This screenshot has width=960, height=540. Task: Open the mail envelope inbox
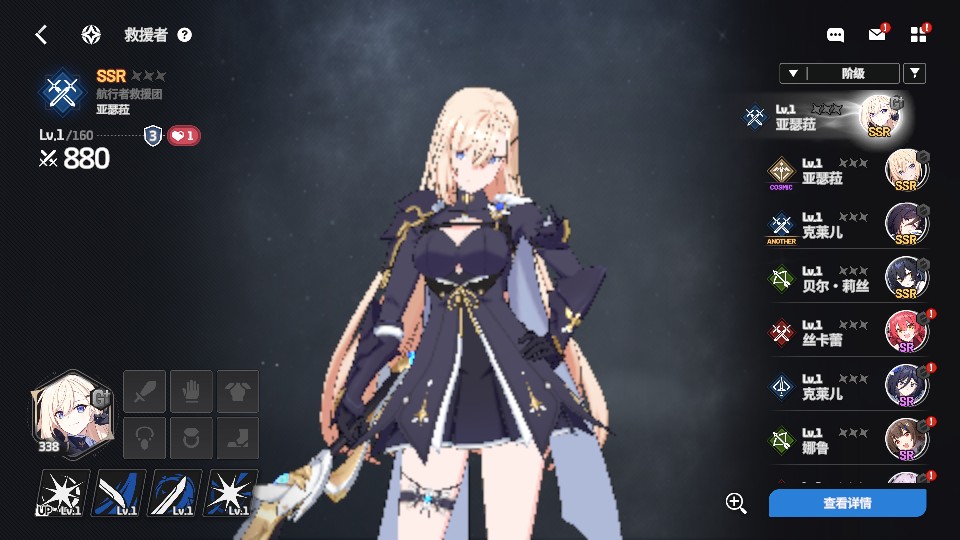click(877, 35)
